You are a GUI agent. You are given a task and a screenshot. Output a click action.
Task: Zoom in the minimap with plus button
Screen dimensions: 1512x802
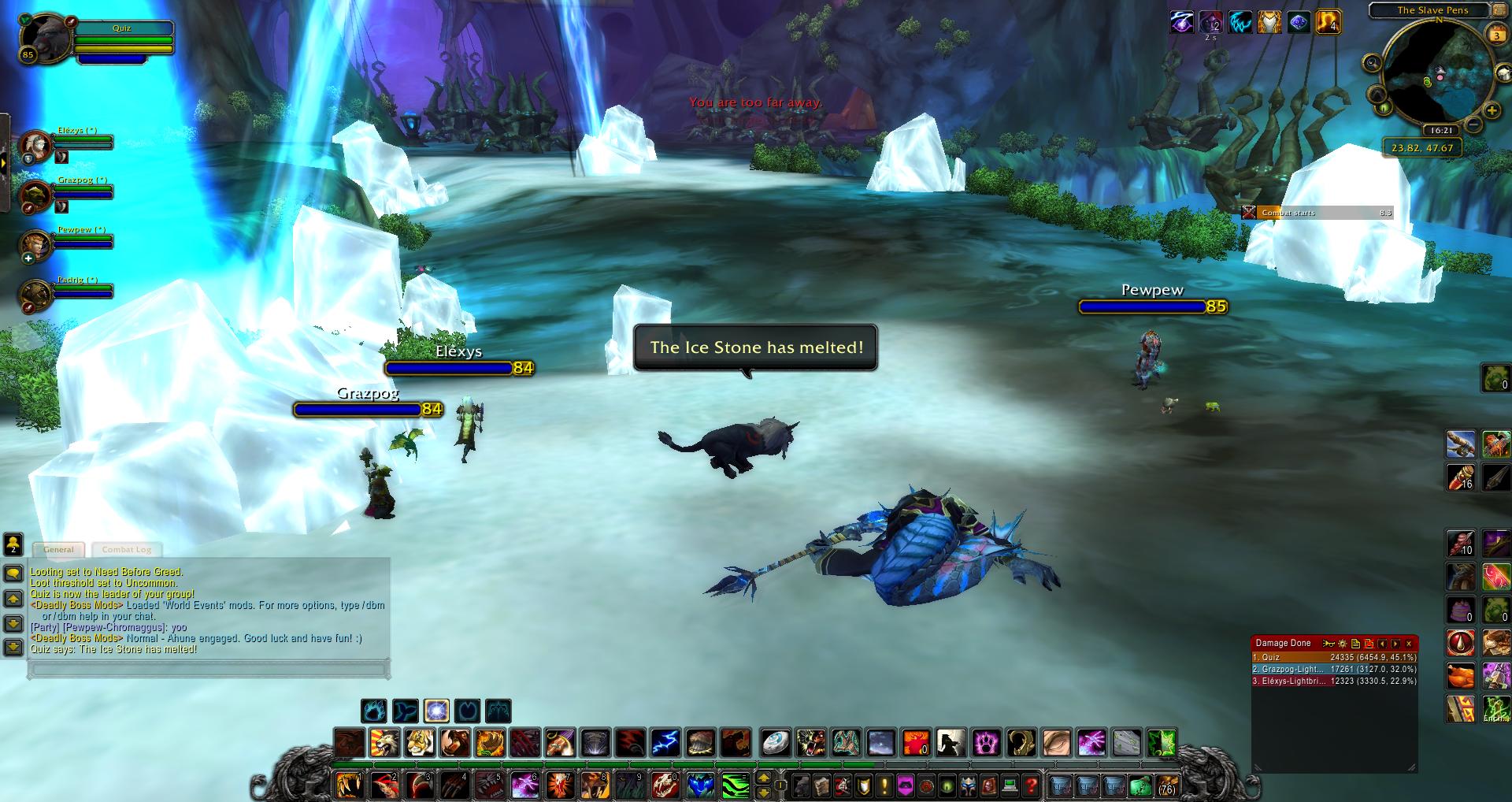[1492, 111]
